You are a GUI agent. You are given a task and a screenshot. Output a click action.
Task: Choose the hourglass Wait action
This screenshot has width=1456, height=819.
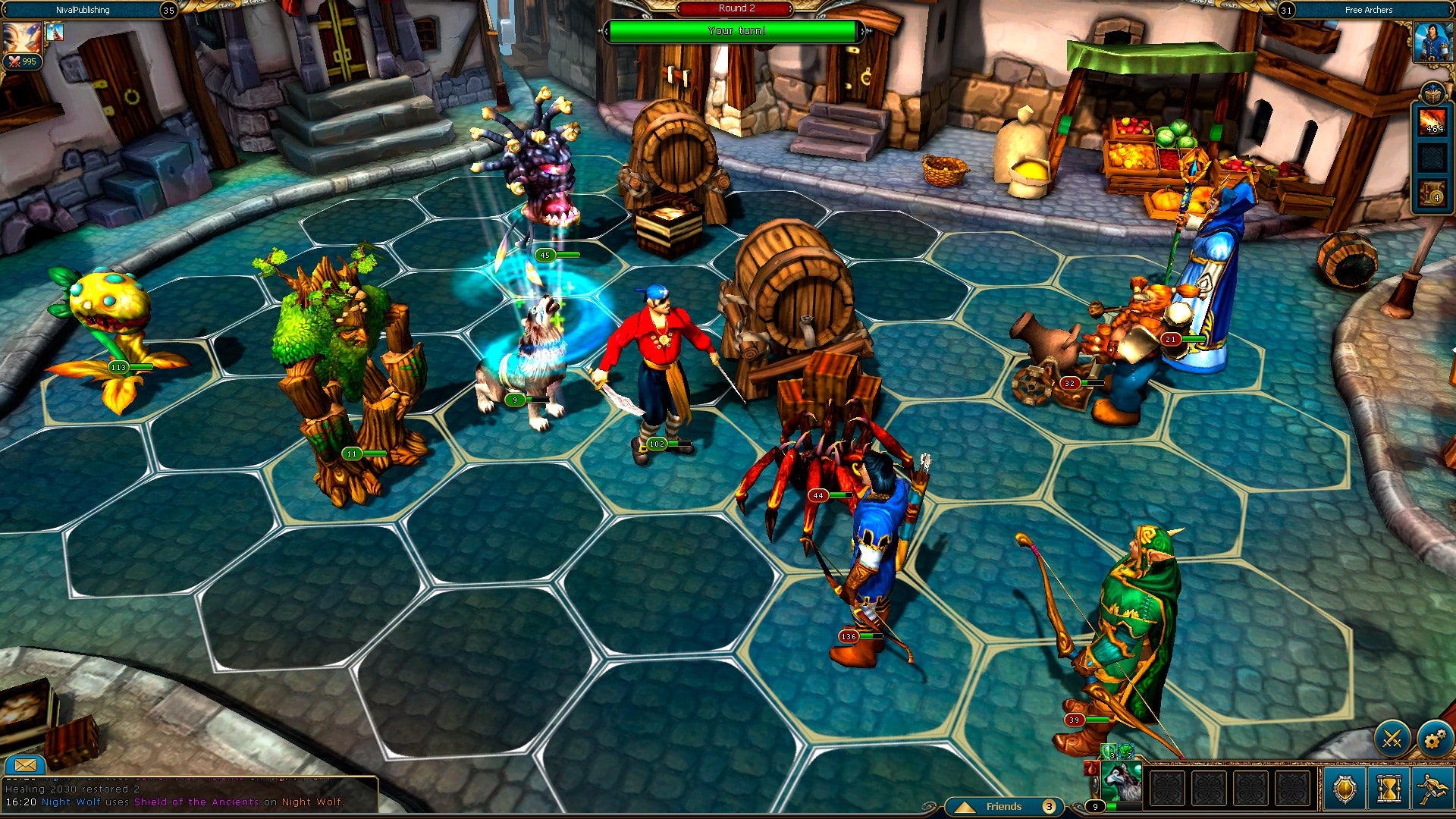(1389, 789)
